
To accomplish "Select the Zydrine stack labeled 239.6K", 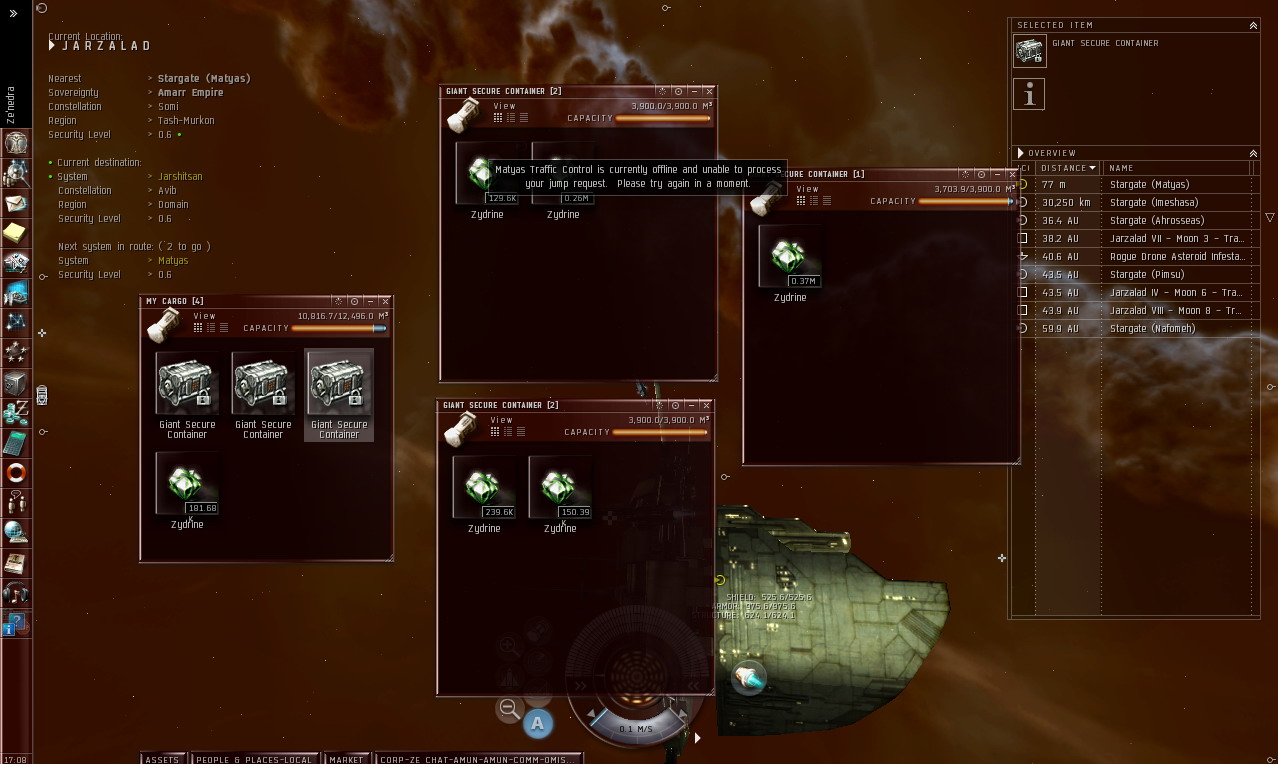I will coord(484,488).
